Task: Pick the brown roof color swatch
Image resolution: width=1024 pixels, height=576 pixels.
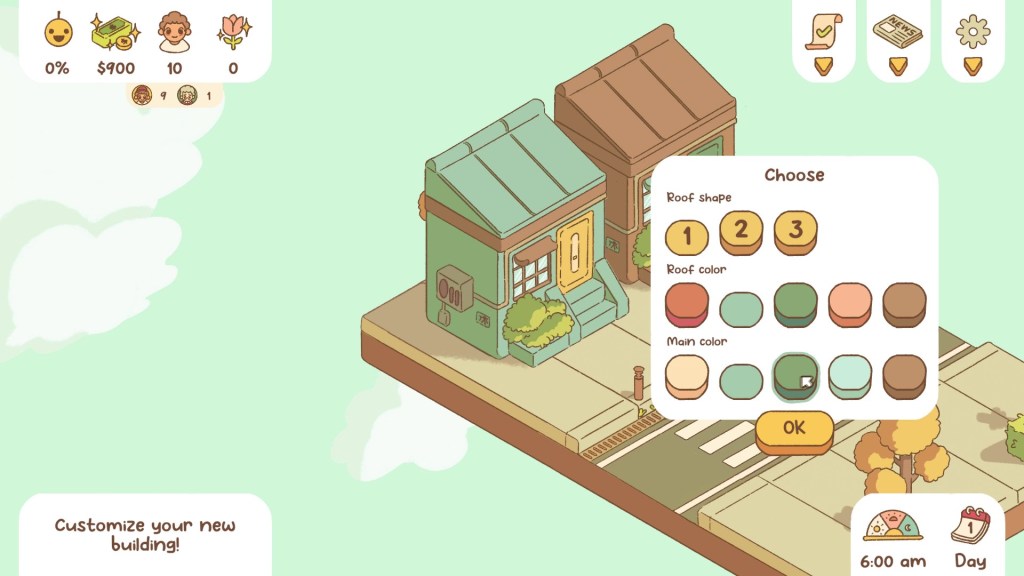Action: tap(904, 303)
